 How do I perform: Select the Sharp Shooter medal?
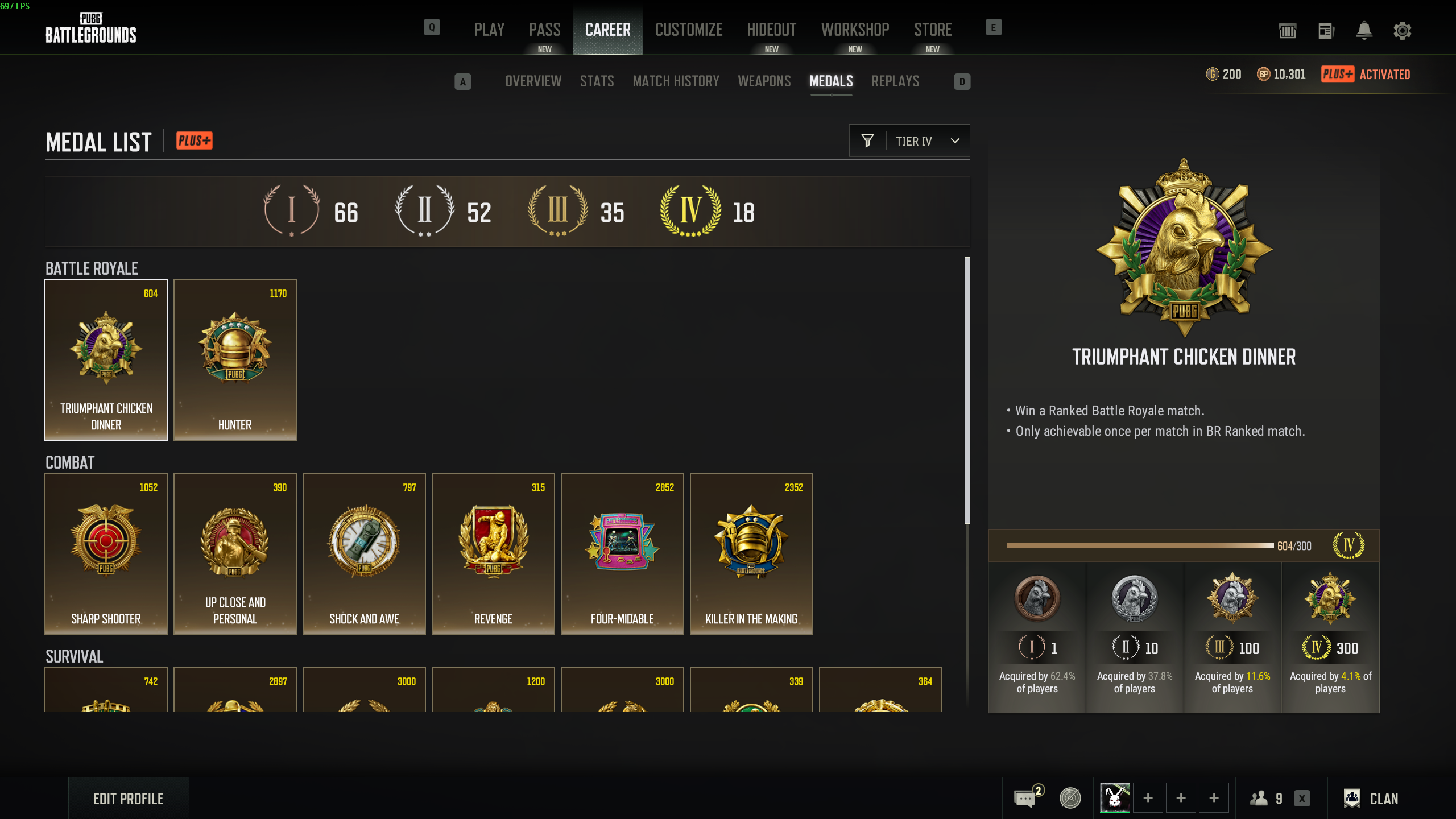(106, 553)
